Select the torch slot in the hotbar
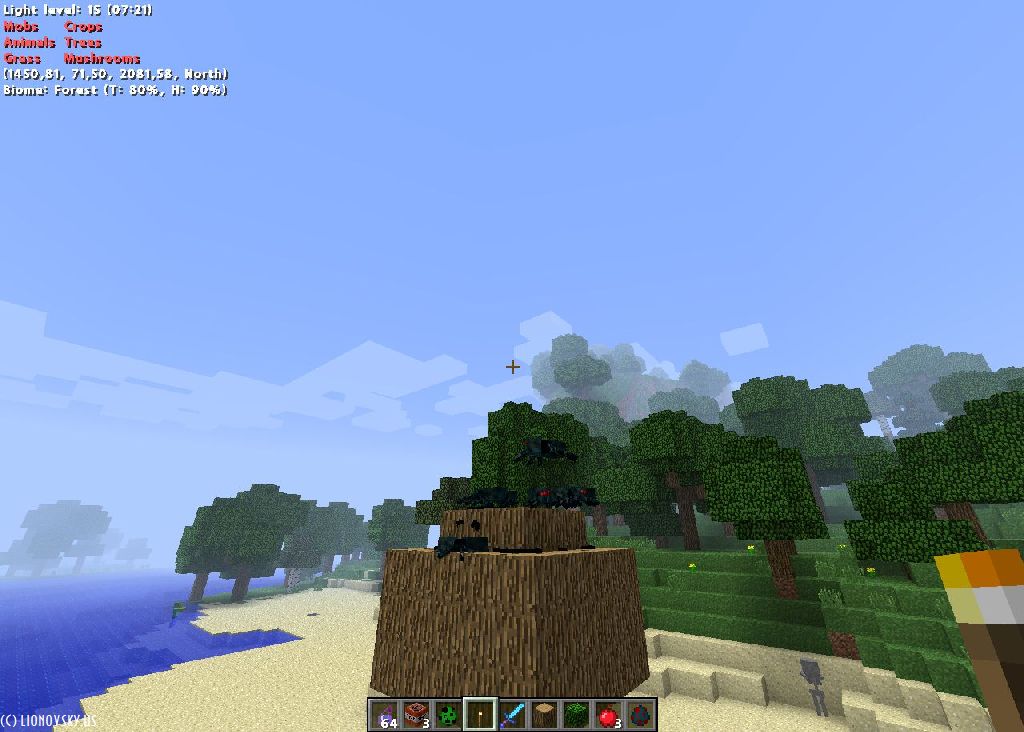 pyautogui.click(x=481, y=714)
